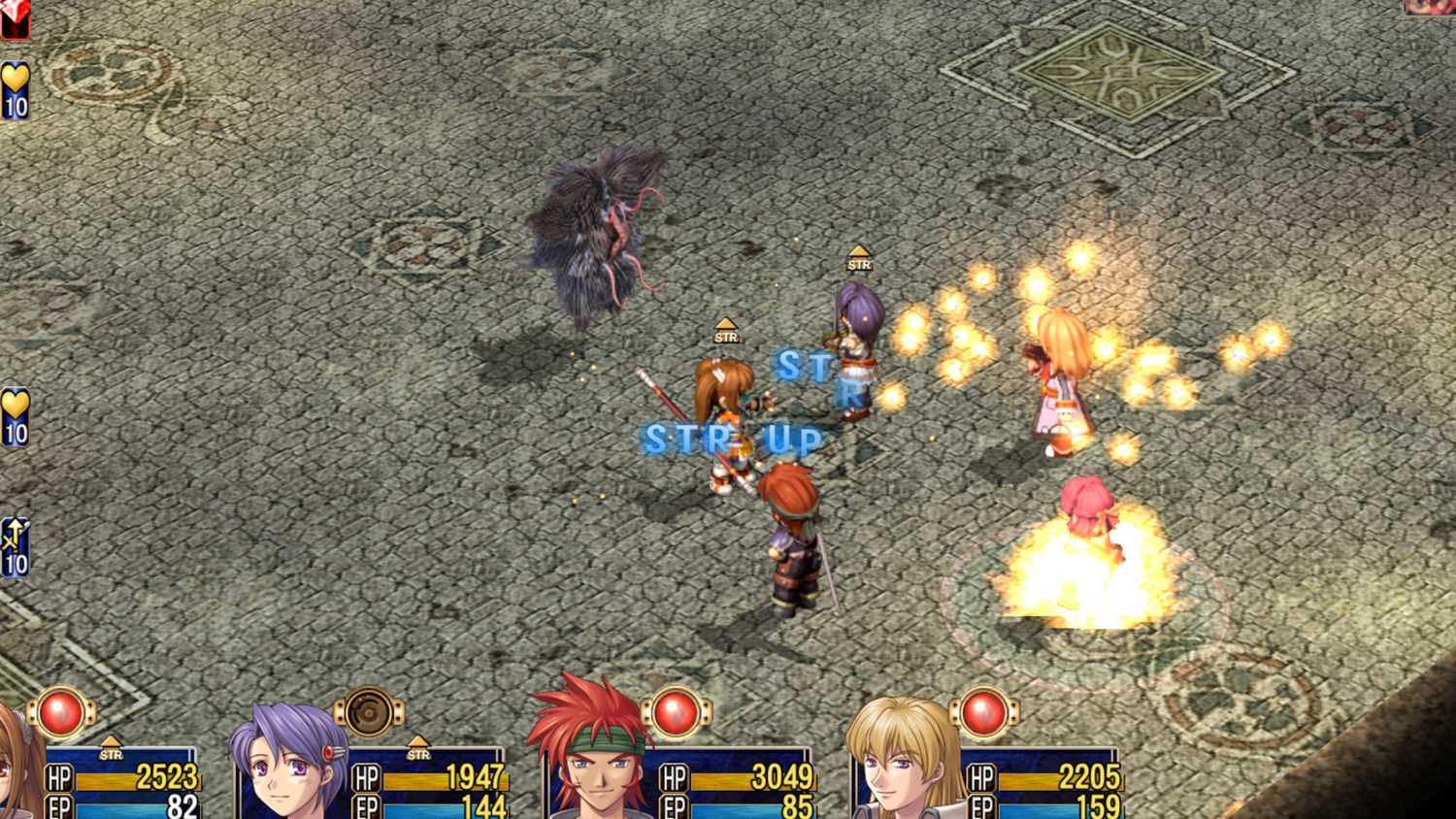Click the glowing STR UP text in battle
Image resolution: width=1456 pixels, height=819 pixels.
click(x=733, y=440)
